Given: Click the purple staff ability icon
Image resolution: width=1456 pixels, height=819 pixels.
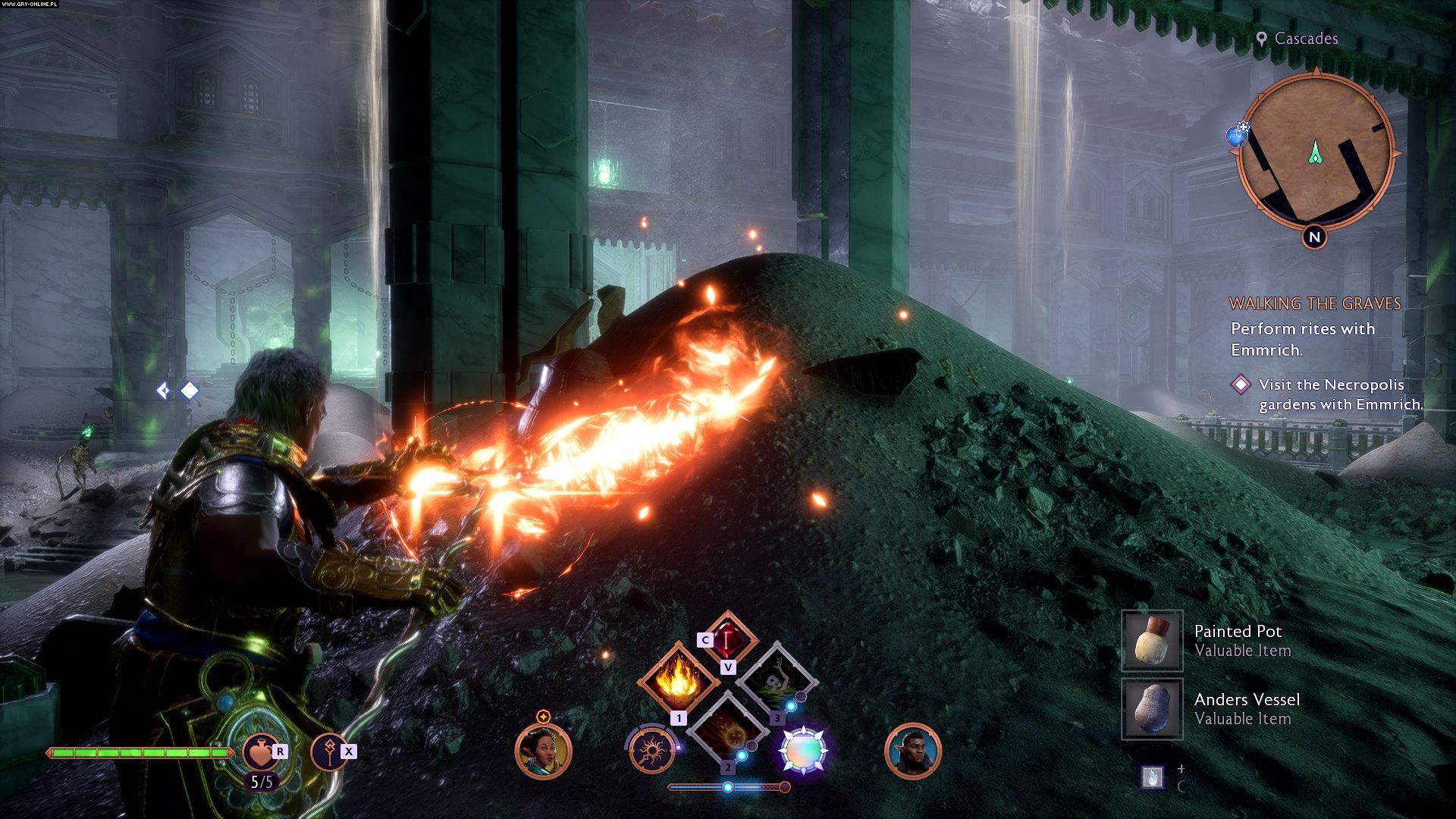Looking at the screenshot, I should (329, 751).
